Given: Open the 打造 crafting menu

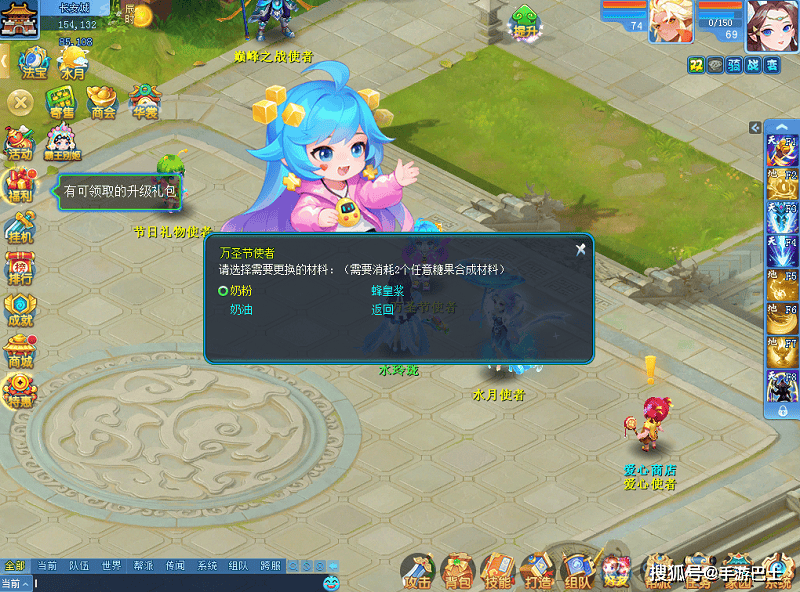Looking at the screenshot, I should [x=537, y=571].
